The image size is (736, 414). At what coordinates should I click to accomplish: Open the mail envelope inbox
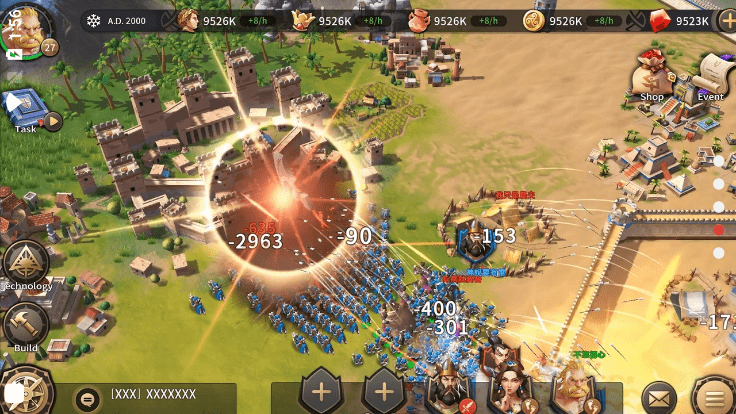click(x=658, y=393)
